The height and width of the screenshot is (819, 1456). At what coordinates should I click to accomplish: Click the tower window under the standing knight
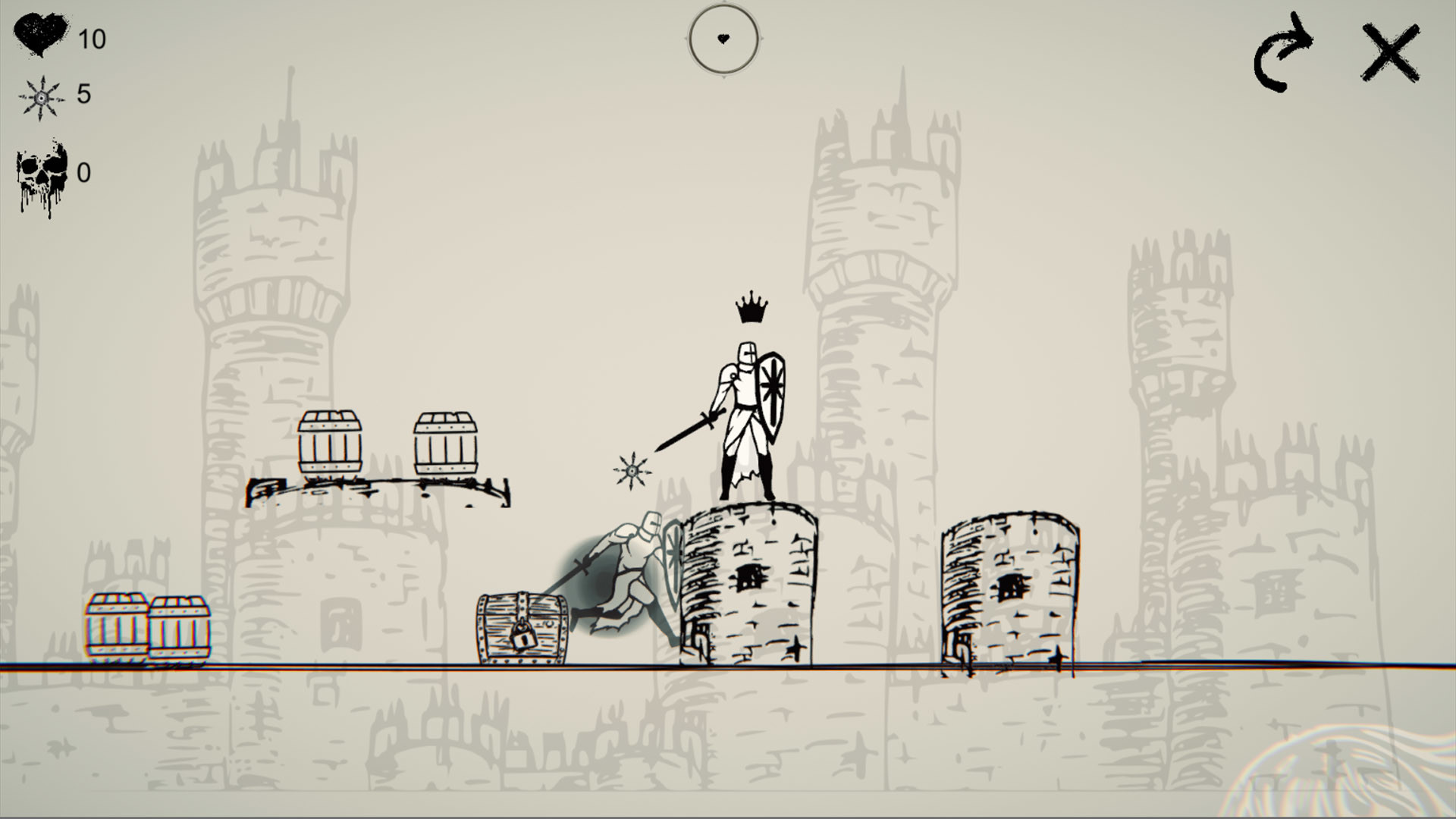749,578
